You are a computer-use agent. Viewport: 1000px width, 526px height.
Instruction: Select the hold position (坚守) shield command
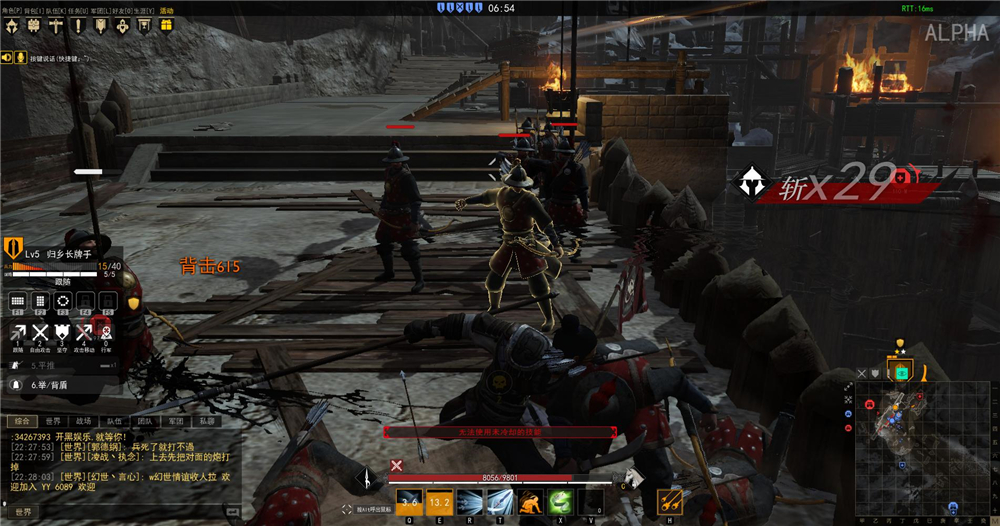(62, 332)
